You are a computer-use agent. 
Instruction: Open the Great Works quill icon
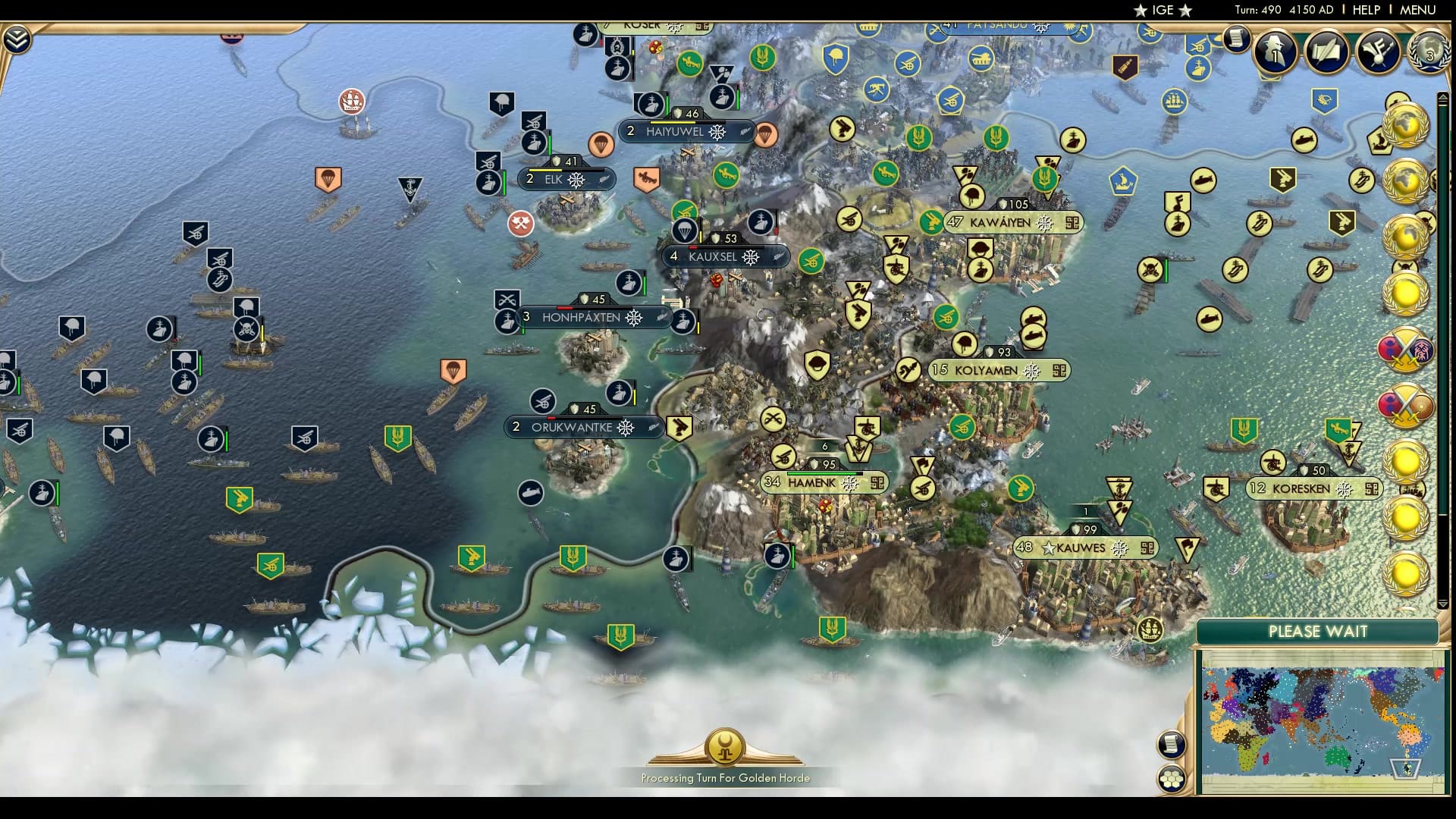[1327, 53]
